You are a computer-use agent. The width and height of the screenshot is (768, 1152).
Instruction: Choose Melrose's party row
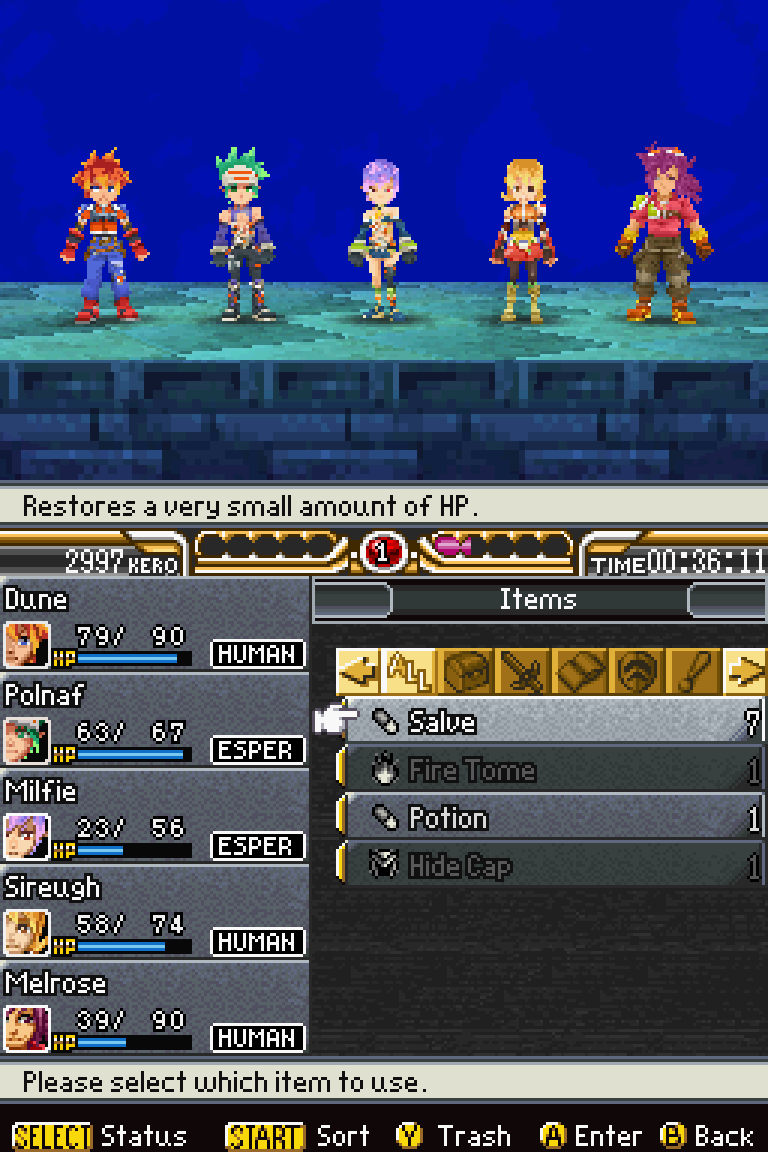coord(154,1010)
